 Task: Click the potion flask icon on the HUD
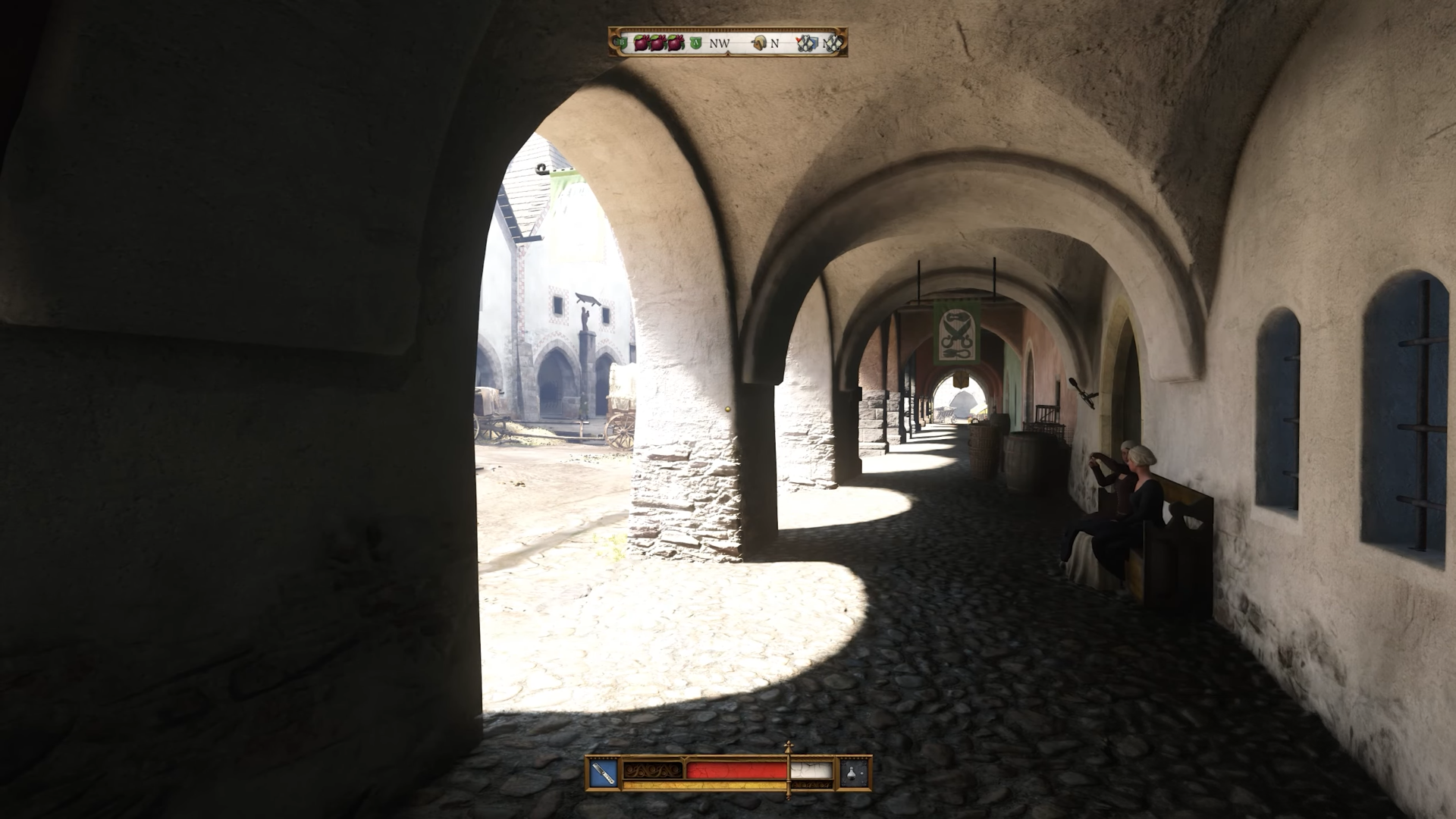point(850,774)
